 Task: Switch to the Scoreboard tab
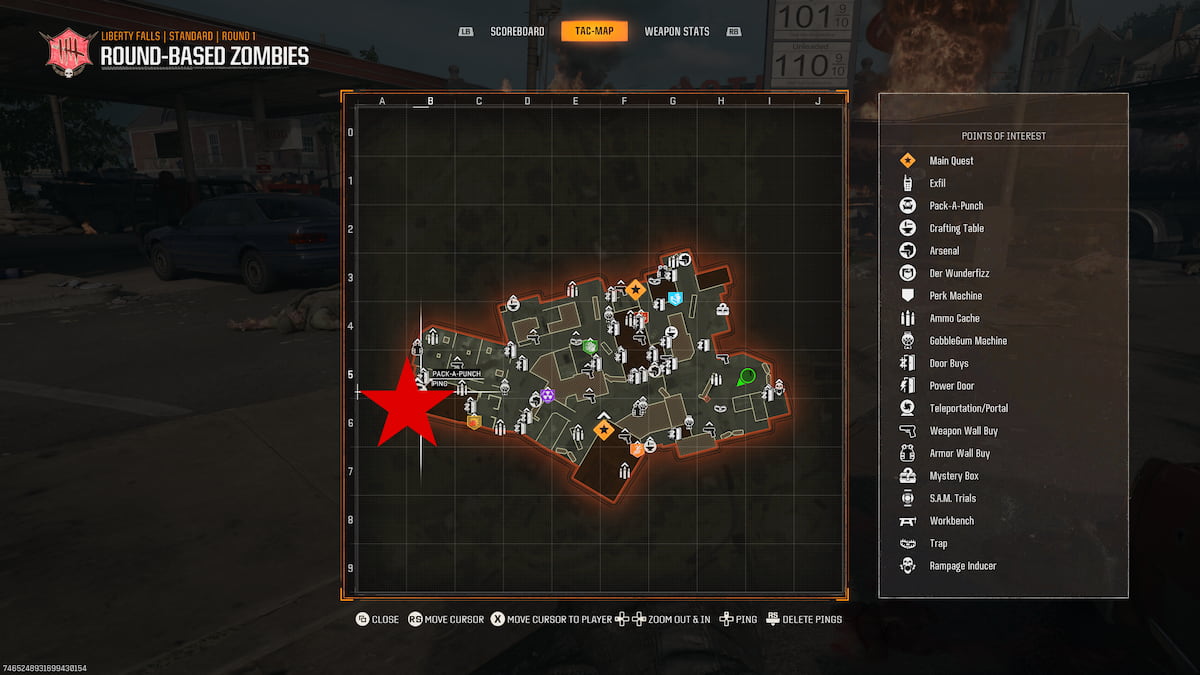[517, 31]
